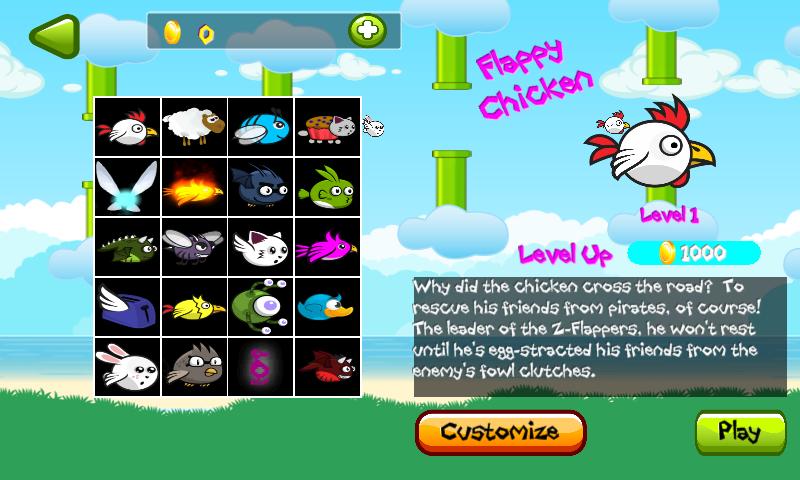
Task: Choose the white bunny character tile
Action: pos(128,367)
